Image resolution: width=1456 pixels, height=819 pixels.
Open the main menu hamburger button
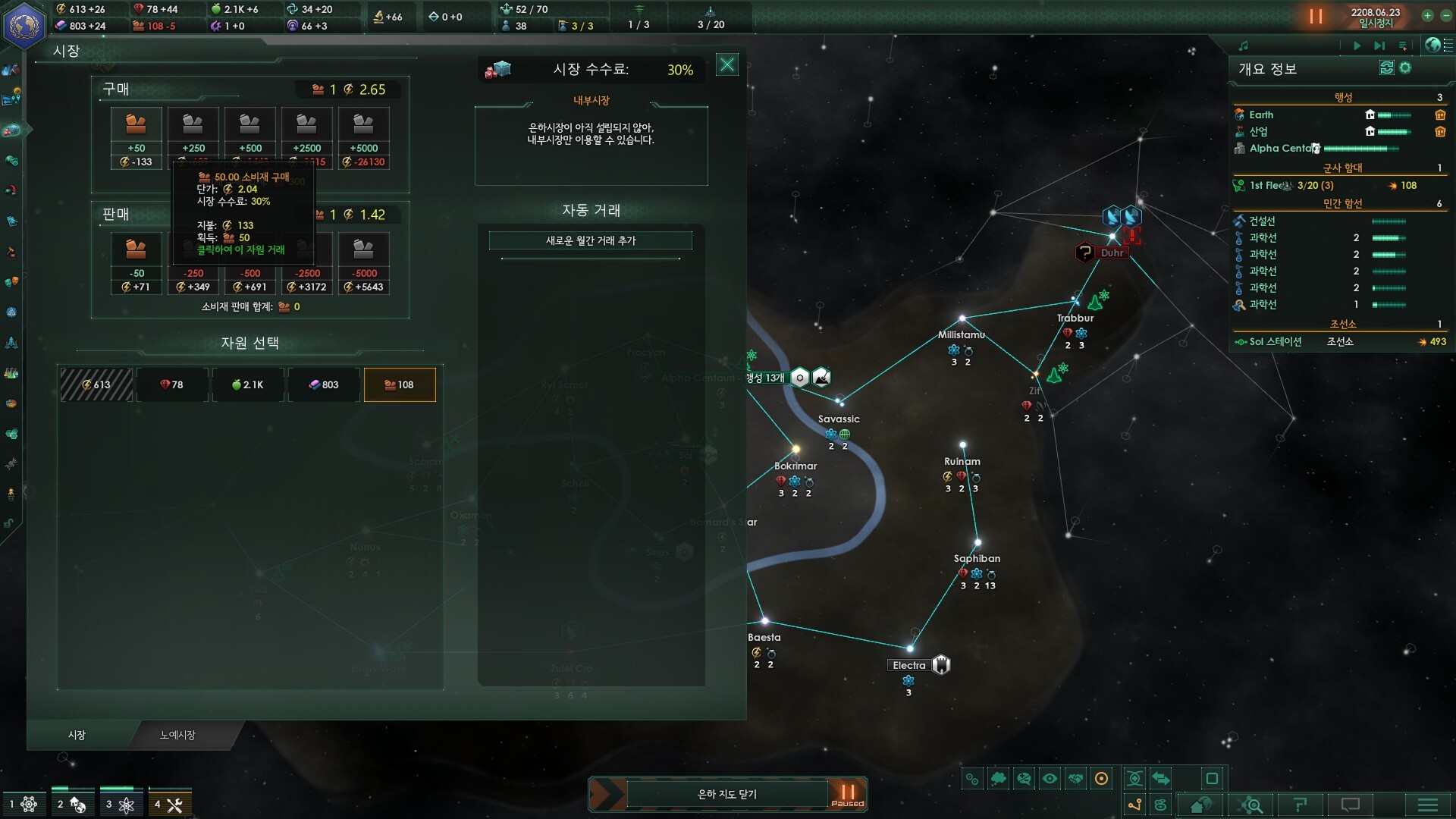click(1427, 805)
